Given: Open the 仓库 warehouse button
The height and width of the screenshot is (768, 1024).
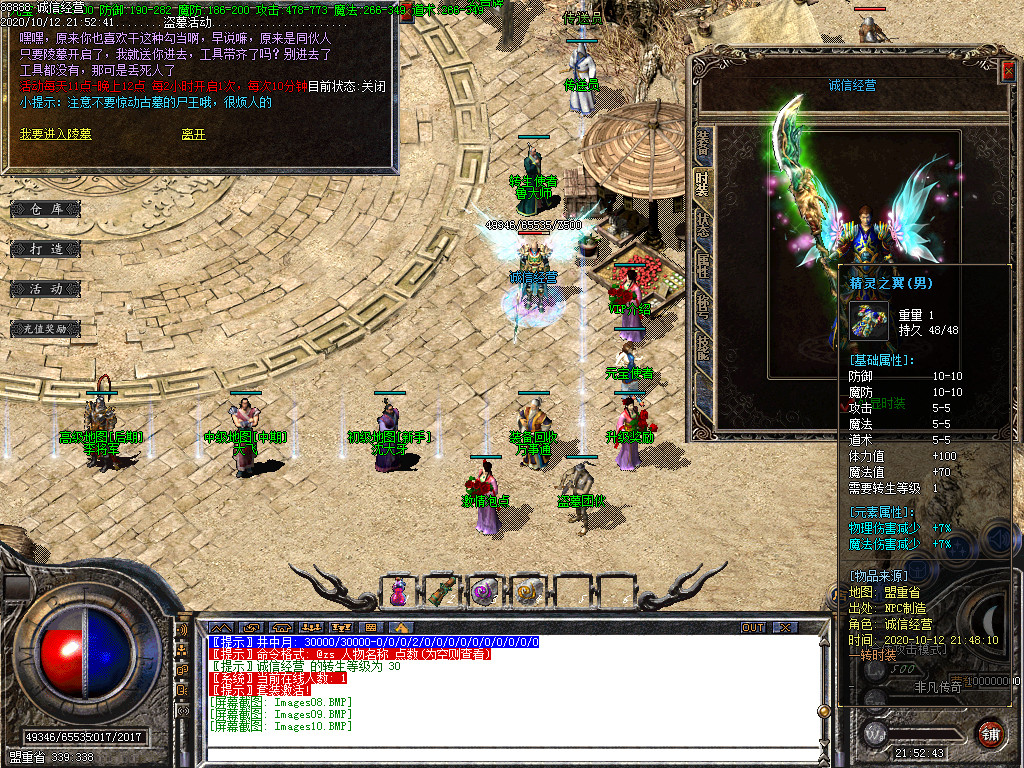Looking at the screenshot, I should click(46, 209).
